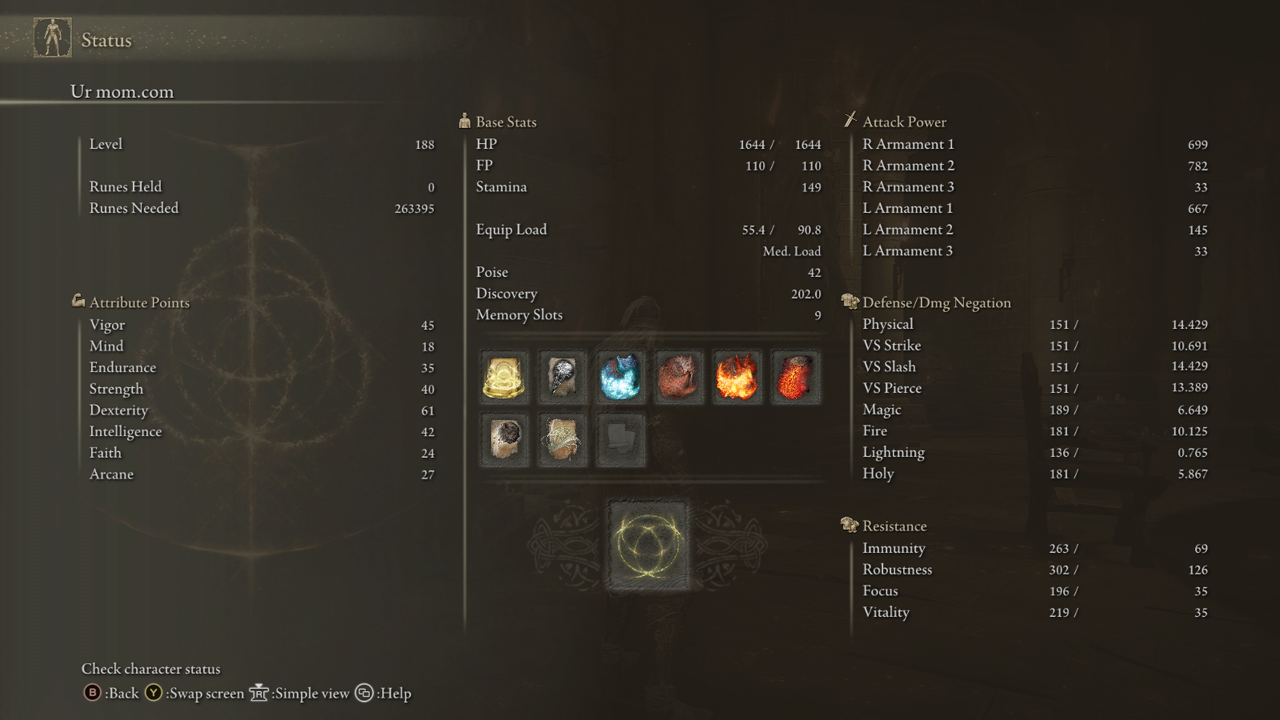Select the empty third memory slot

point(620,440)
